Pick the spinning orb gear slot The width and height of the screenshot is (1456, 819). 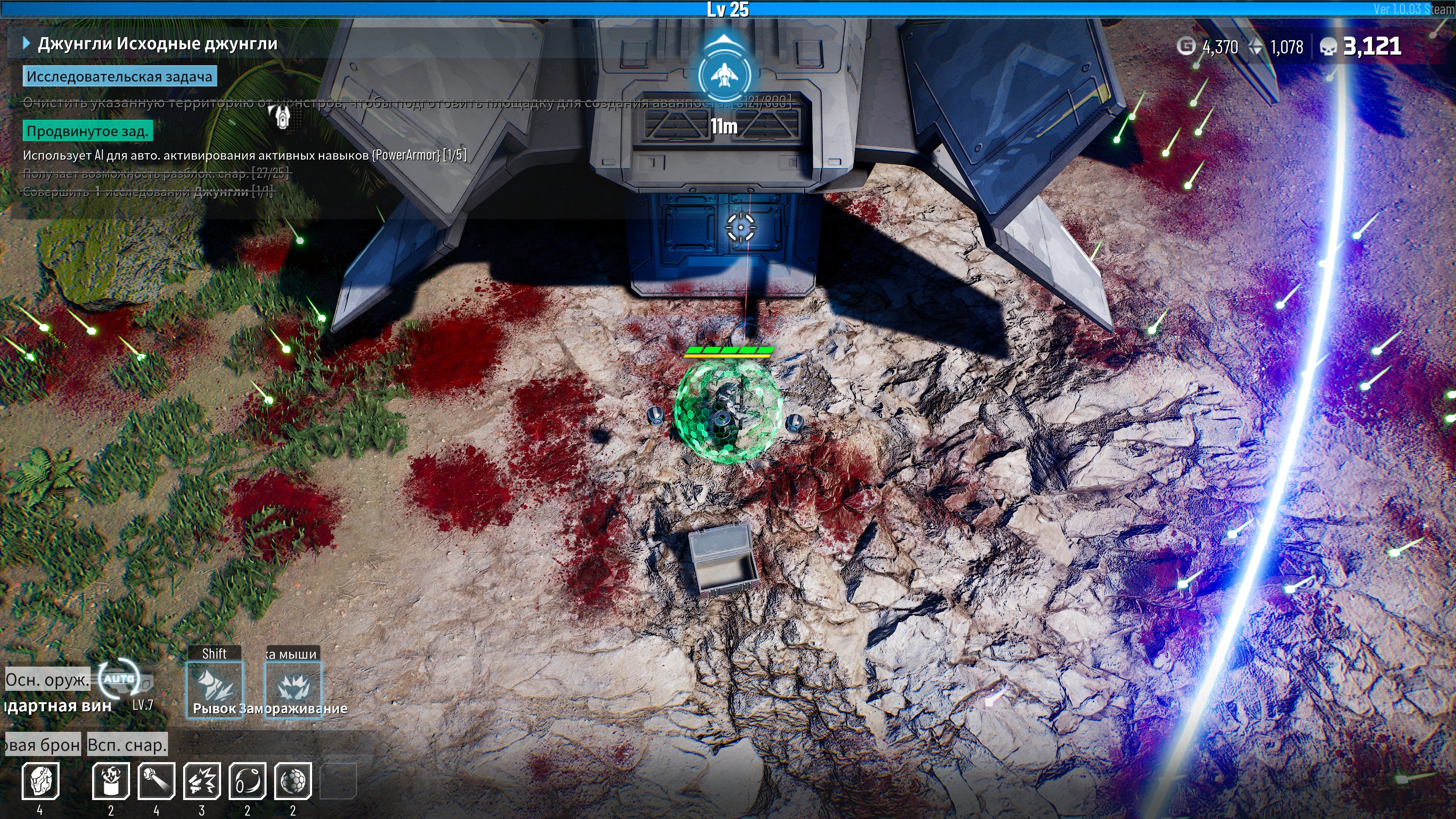point(248,781)
